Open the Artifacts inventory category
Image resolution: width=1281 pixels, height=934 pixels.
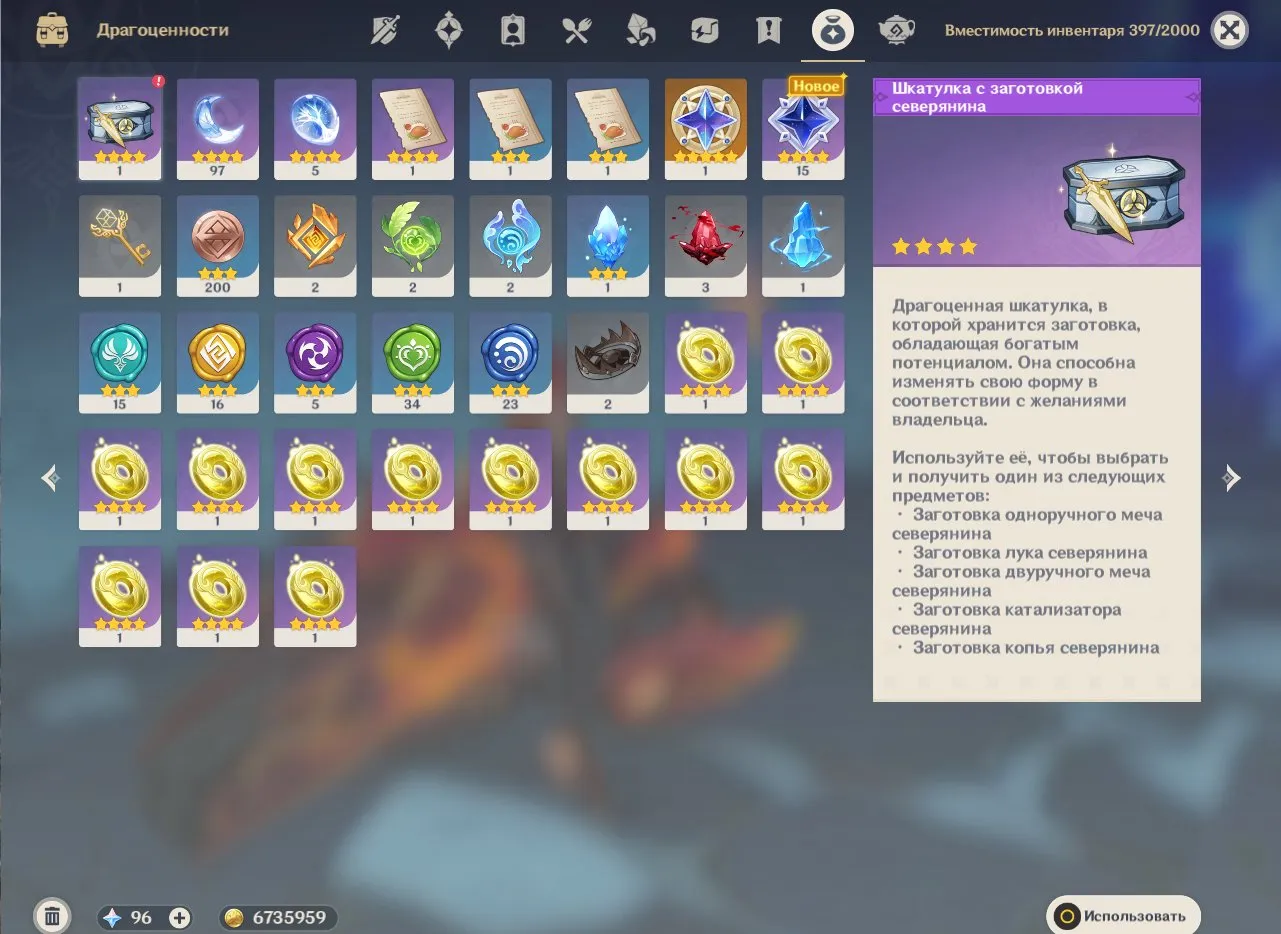tap(448, 29)
